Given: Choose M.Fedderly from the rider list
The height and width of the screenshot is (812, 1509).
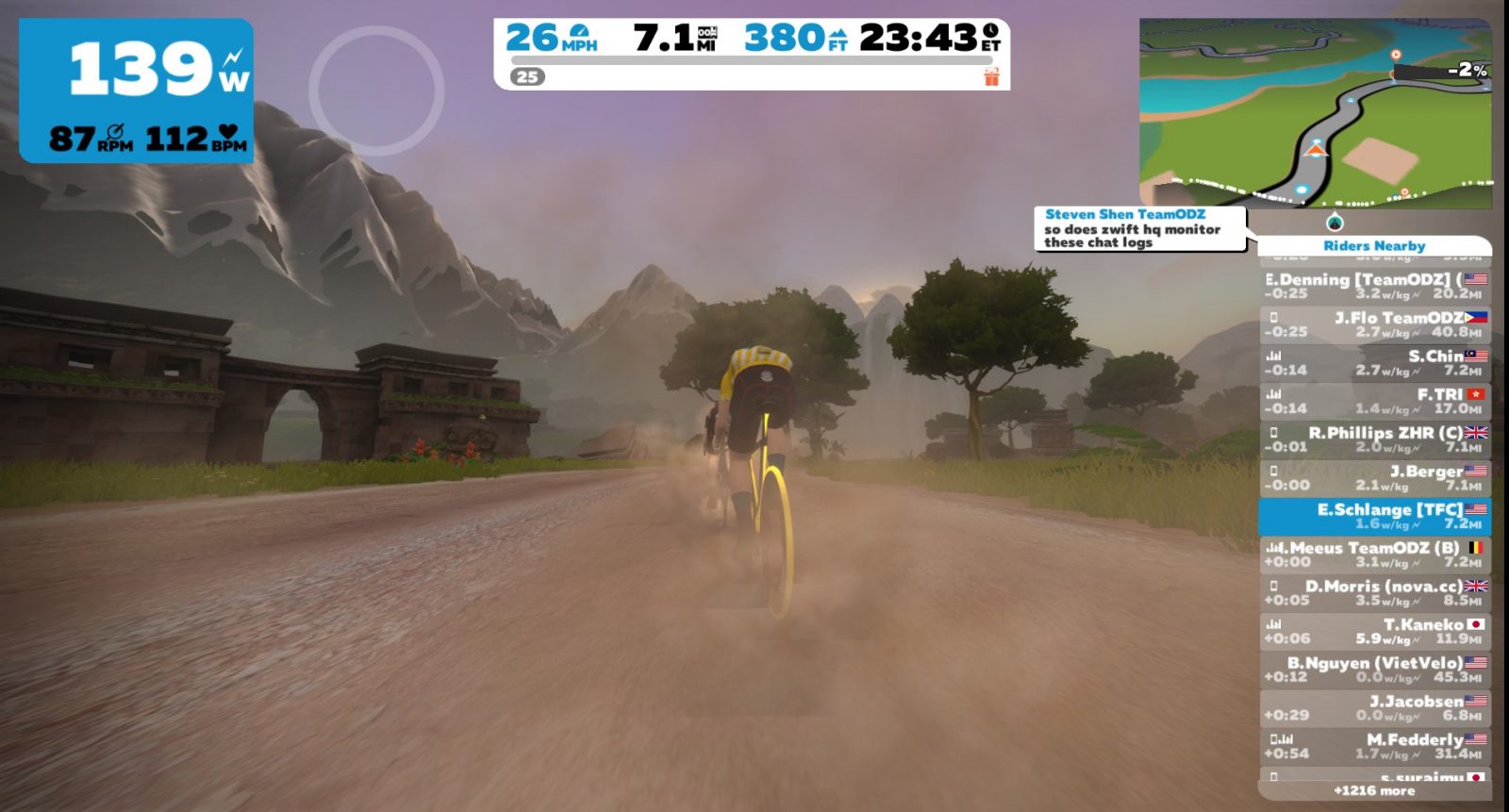Looking at the screenshot, I should tap(1374, 746).
